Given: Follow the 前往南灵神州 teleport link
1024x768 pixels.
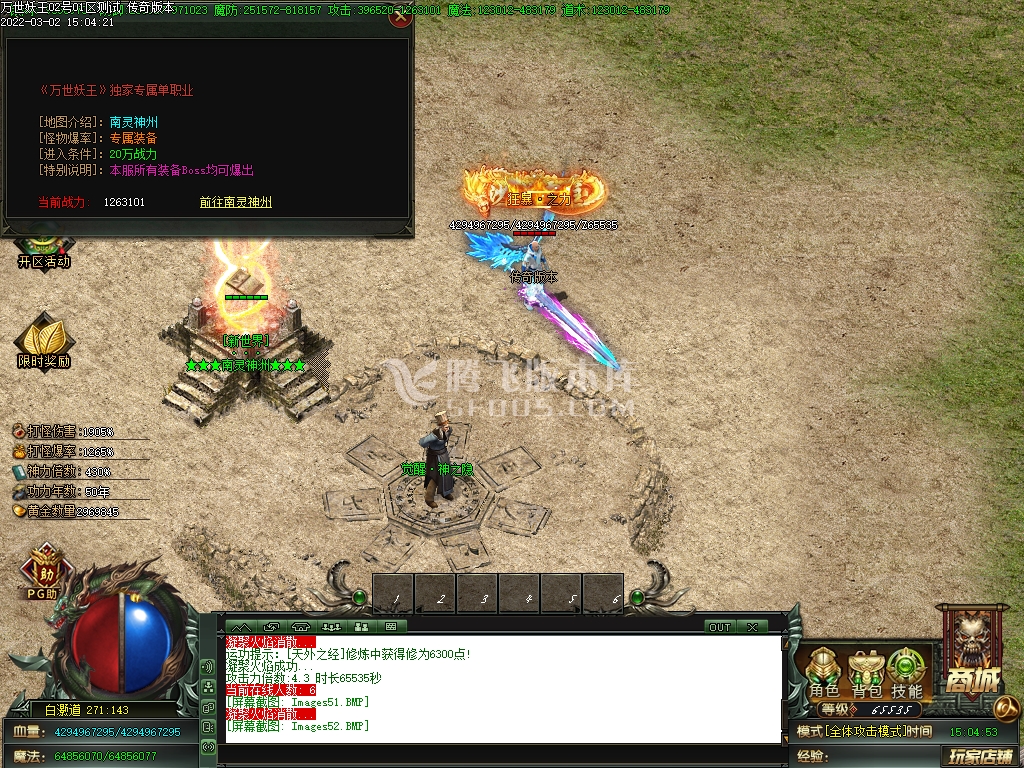Looking at the screenshot, I should (235, 202).
